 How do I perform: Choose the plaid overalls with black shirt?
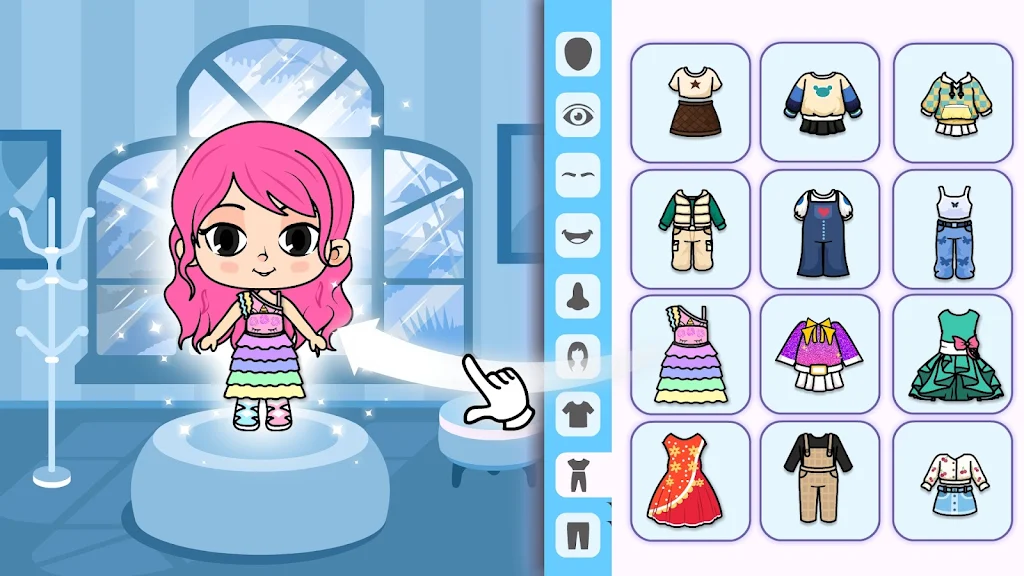coord(820,481)
